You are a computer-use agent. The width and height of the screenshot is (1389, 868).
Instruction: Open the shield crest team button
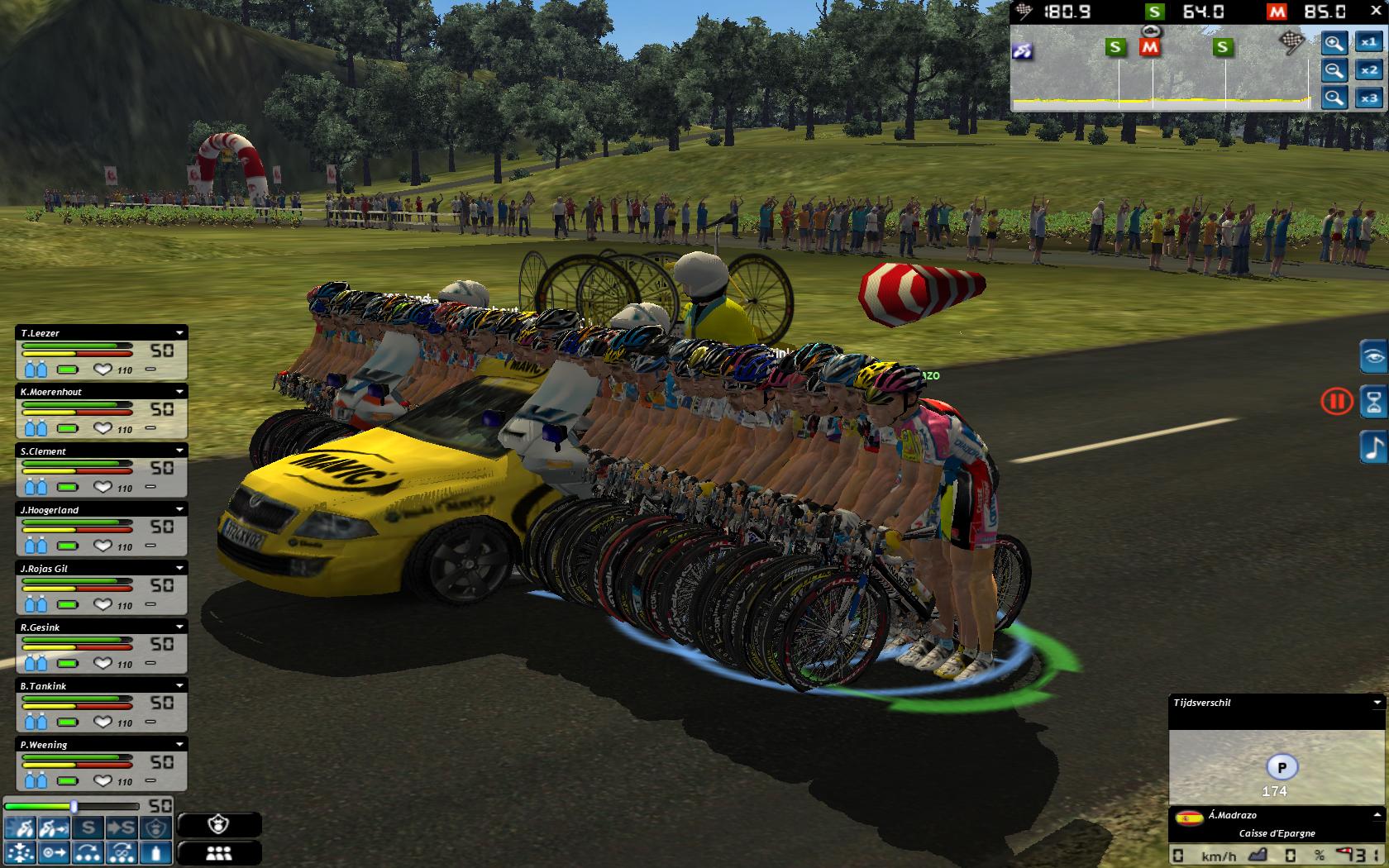coord(218,824)
